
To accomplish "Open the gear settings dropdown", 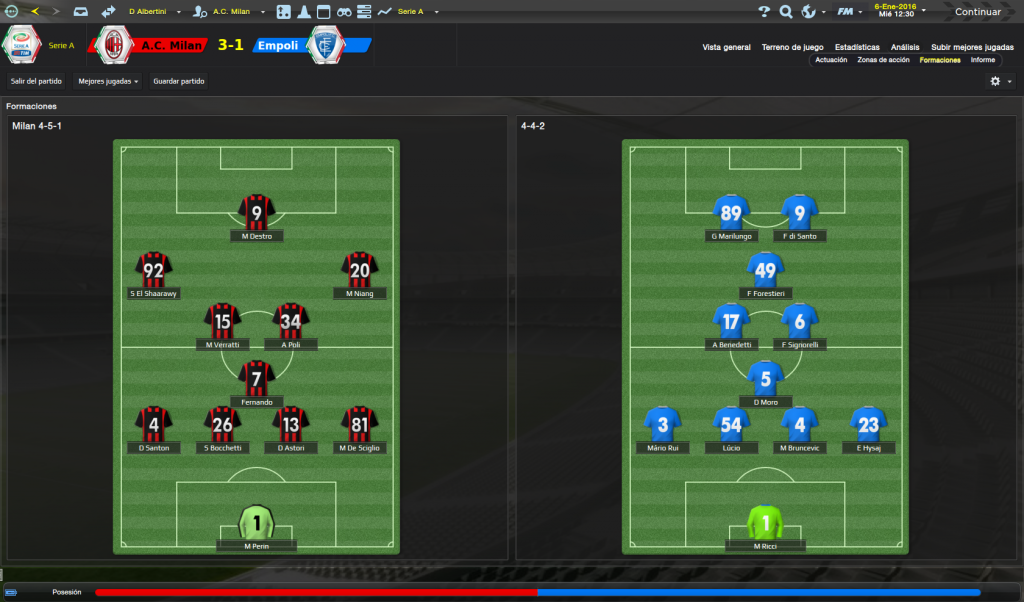I will pos(1000,81).
